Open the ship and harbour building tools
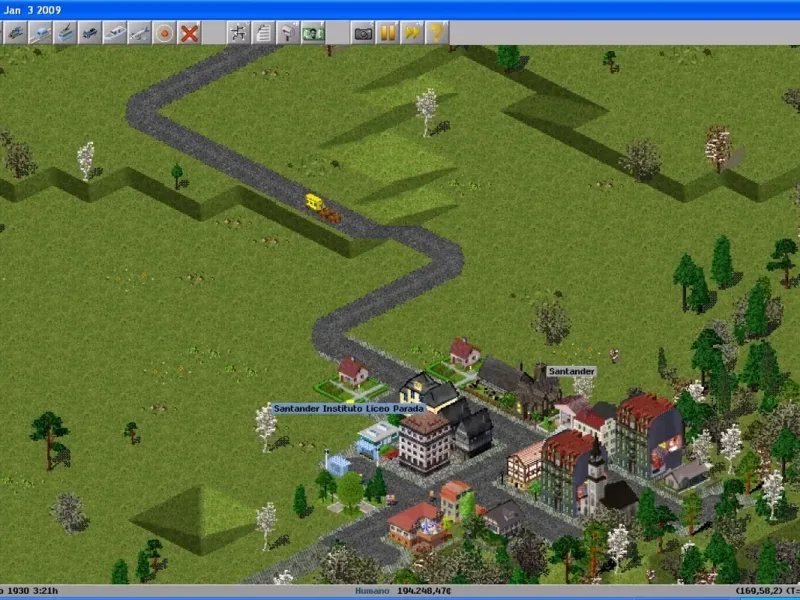This screenshot has width=800, height=600. [x=115, y=33]
